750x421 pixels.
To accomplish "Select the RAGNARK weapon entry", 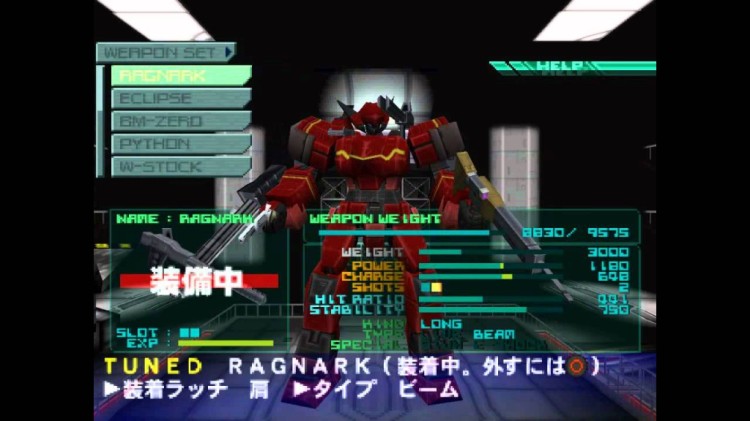I will (x=180, y=75).
